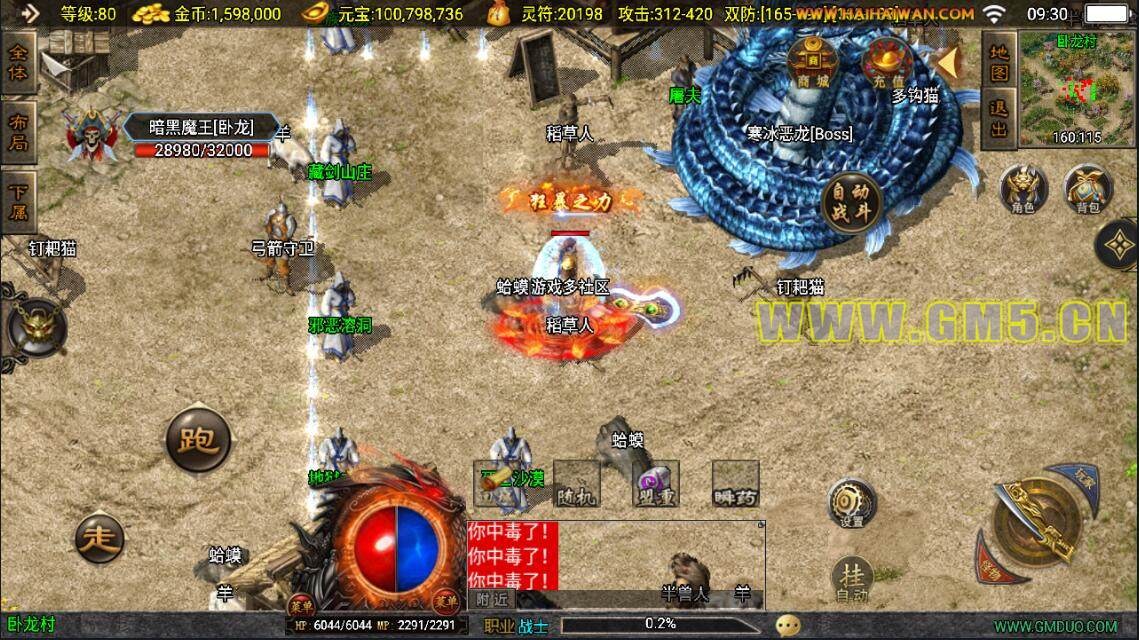
Task: Use the 瞬药 instant potion slot
Action: [x=735, y=484]
